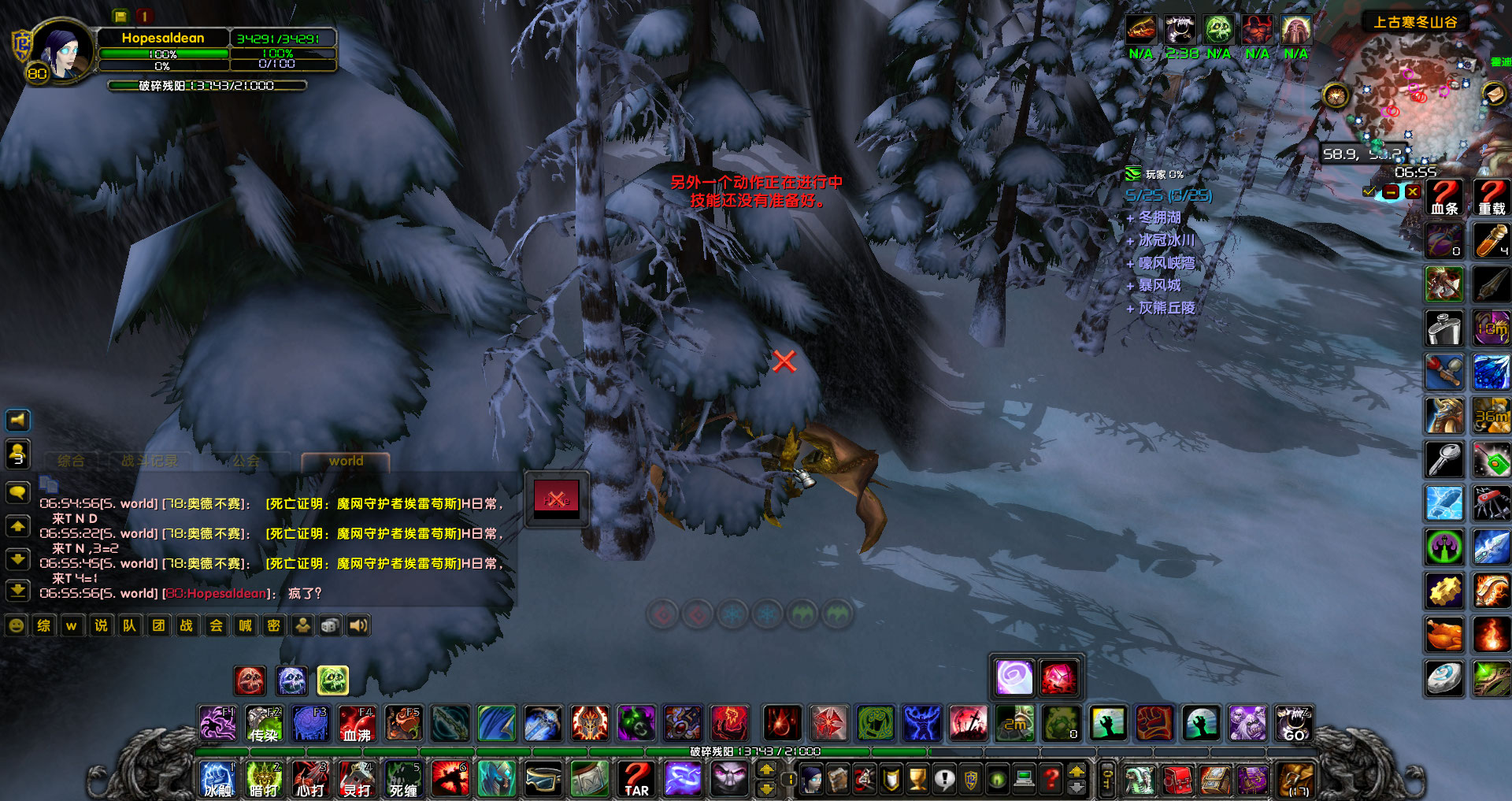Open the social/friends icon showing 3
The image size is (1512, 801).
pos(17,454)
